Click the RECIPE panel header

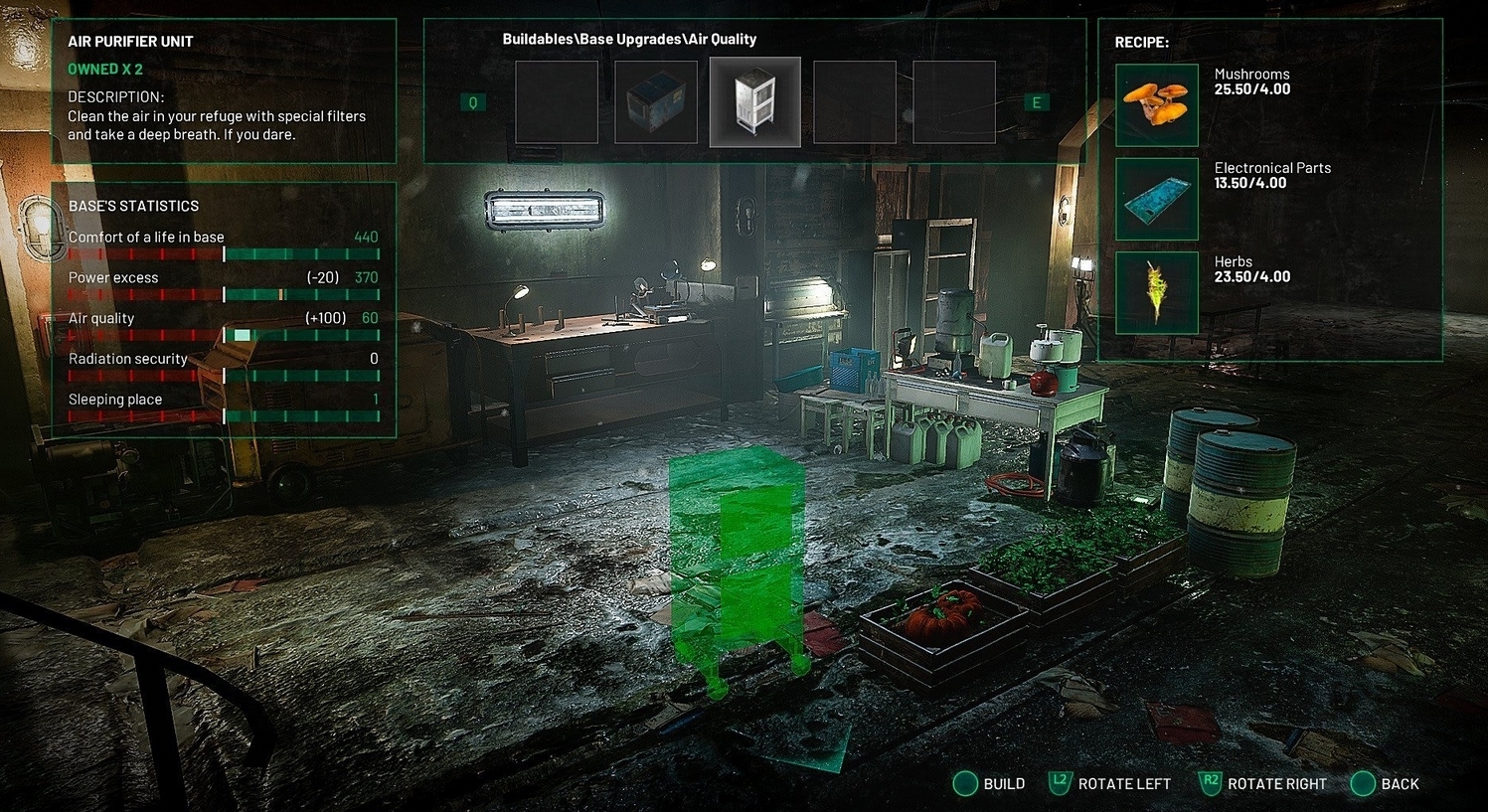[x=1141, y=42]
